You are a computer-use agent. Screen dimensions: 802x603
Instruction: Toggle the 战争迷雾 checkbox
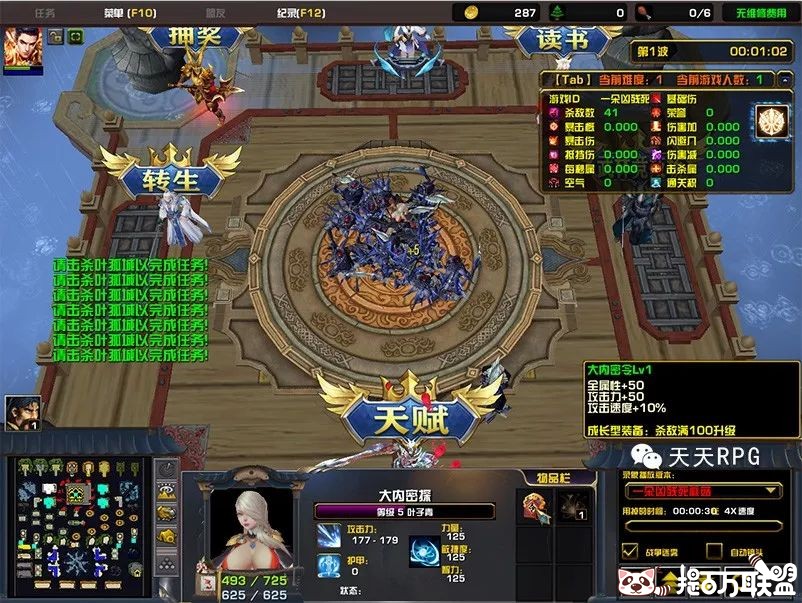pyautogui.click(x=630, y=550)
